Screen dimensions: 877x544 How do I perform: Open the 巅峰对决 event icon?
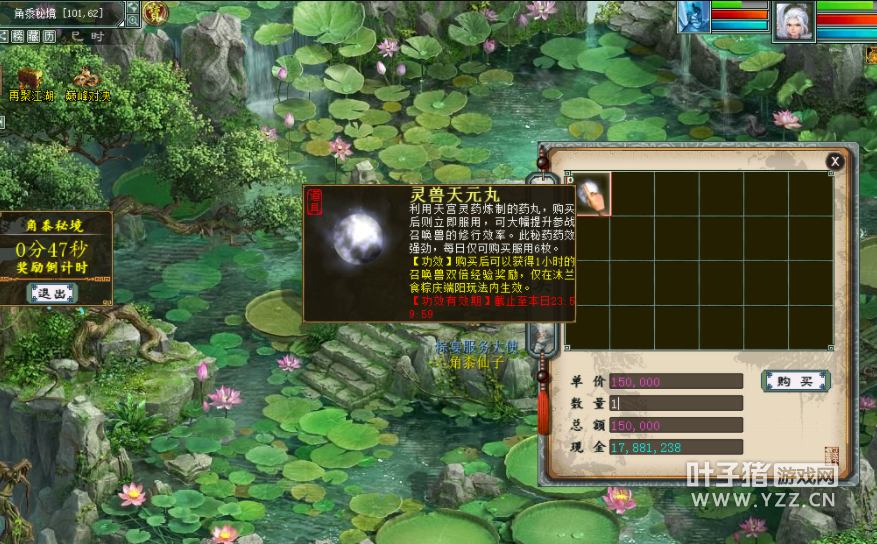click(x=88, y=79)
